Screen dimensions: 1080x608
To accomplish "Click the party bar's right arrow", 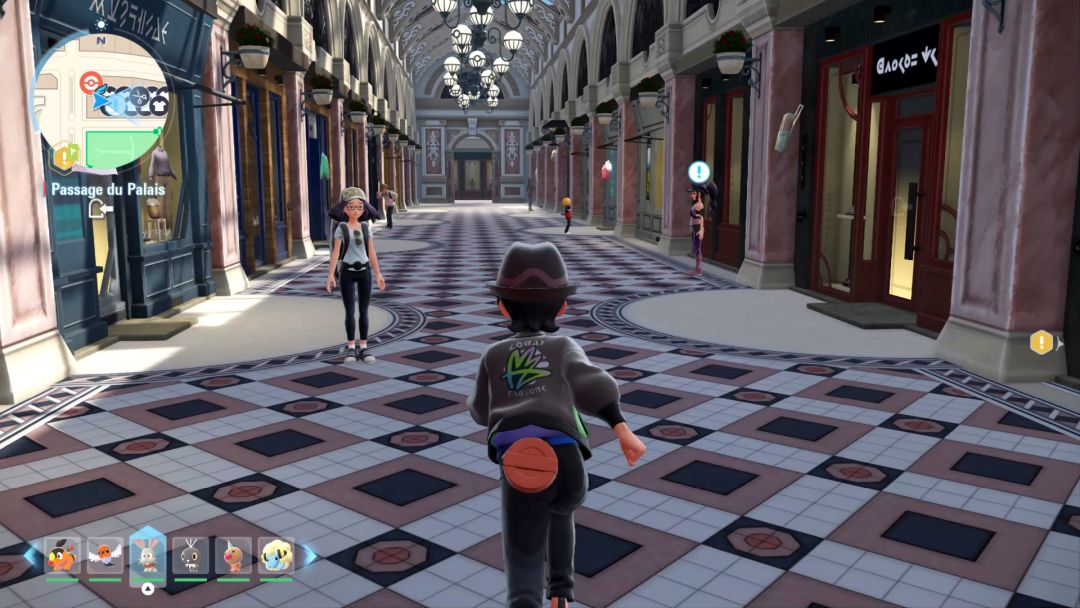I will [x=309, y=555].
